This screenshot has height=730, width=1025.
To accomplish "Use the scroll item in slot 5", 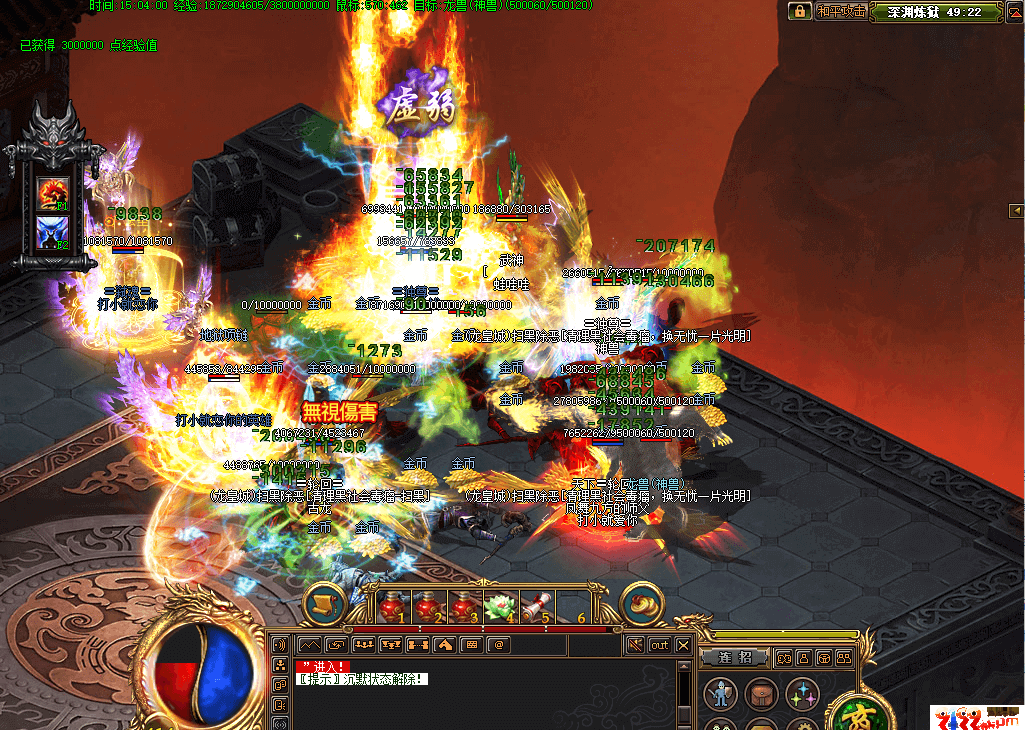I will (x=534, y=605).
